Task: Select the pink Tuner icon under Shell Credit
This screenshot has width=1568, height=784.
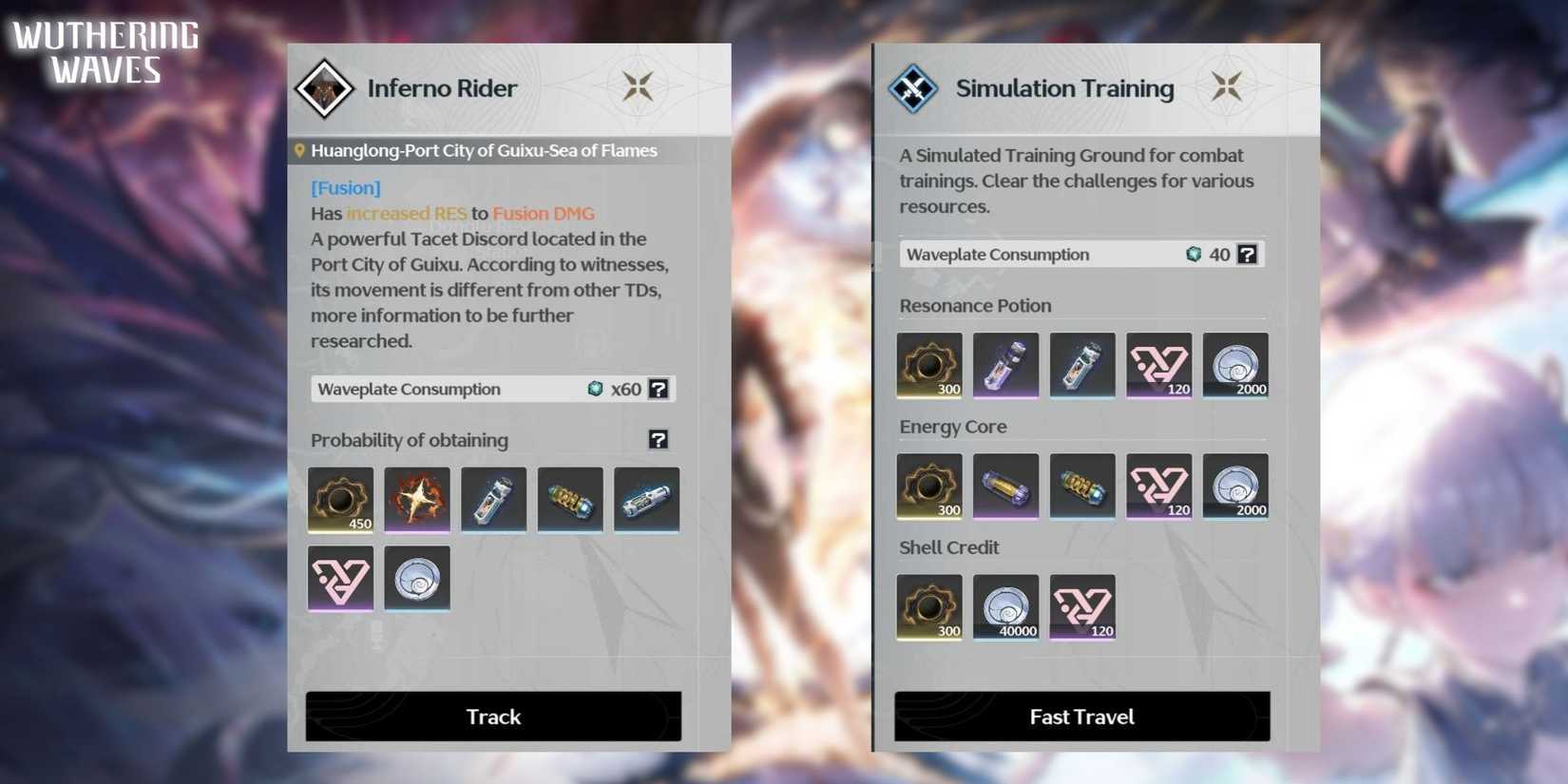Action: [1082, 607]
